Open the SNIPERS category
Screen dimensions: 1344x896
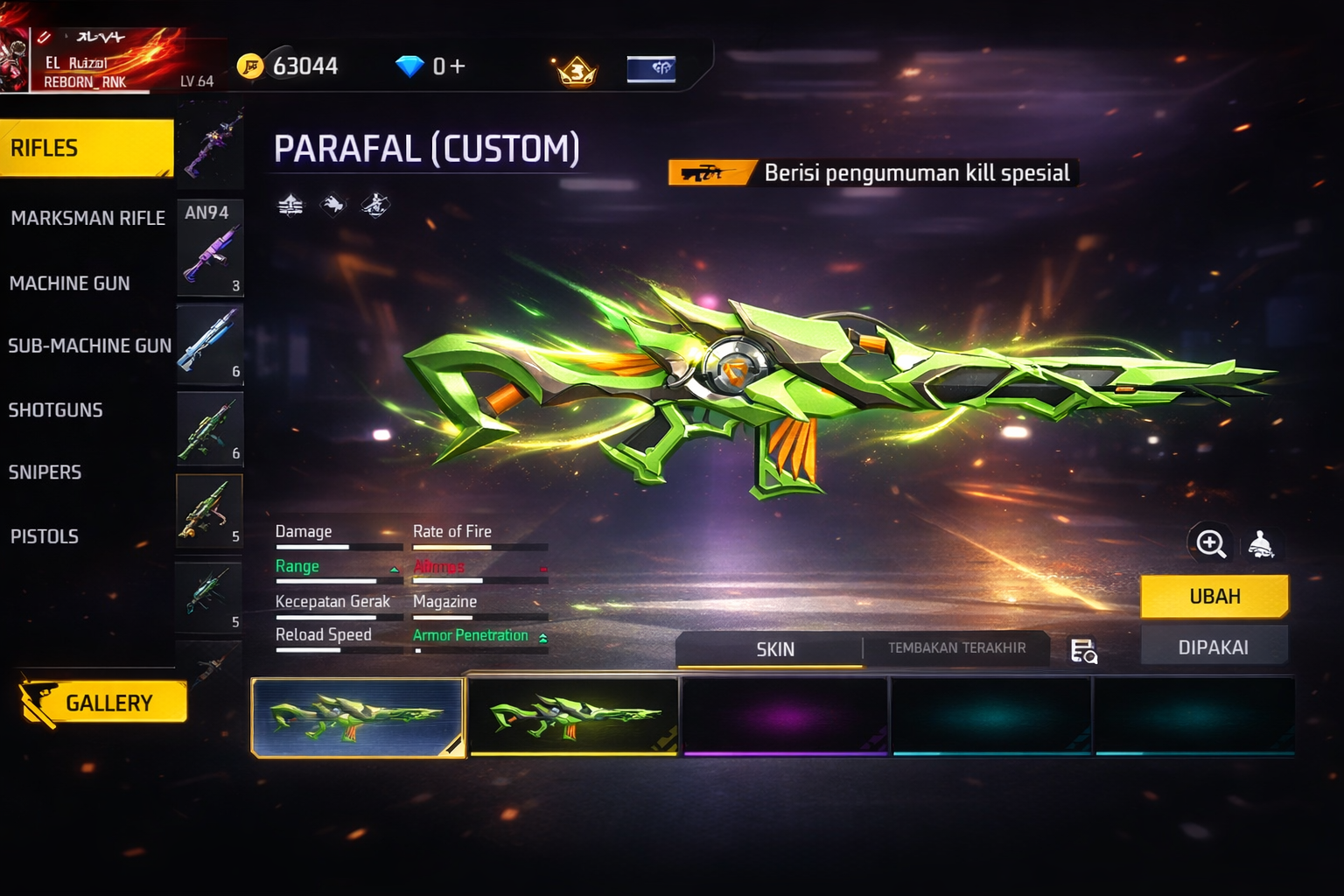[x=45, y=472]
